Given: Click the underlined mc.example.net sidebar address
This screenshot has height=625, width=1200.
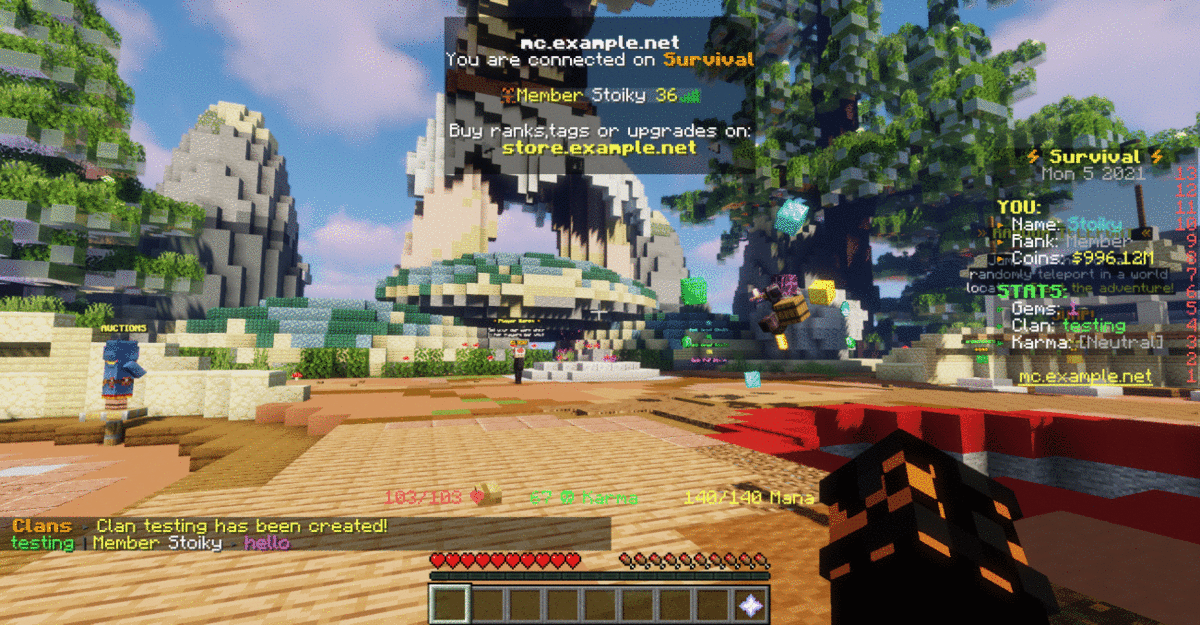Looking at the screenshot, I should click(1085, 377).
